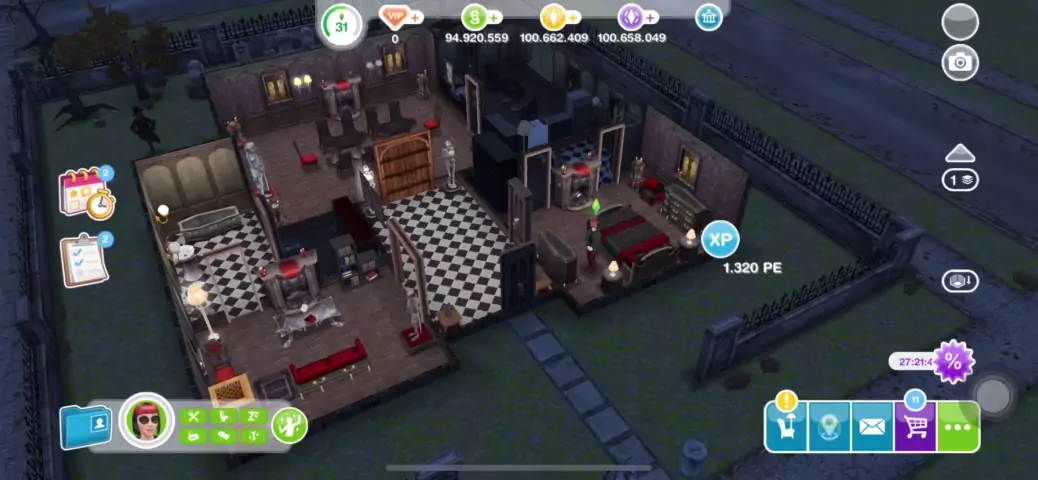Go up a floor with the arrow
Image resolution: width=1038 pixels, height=480 pixels.
(960, 153)
